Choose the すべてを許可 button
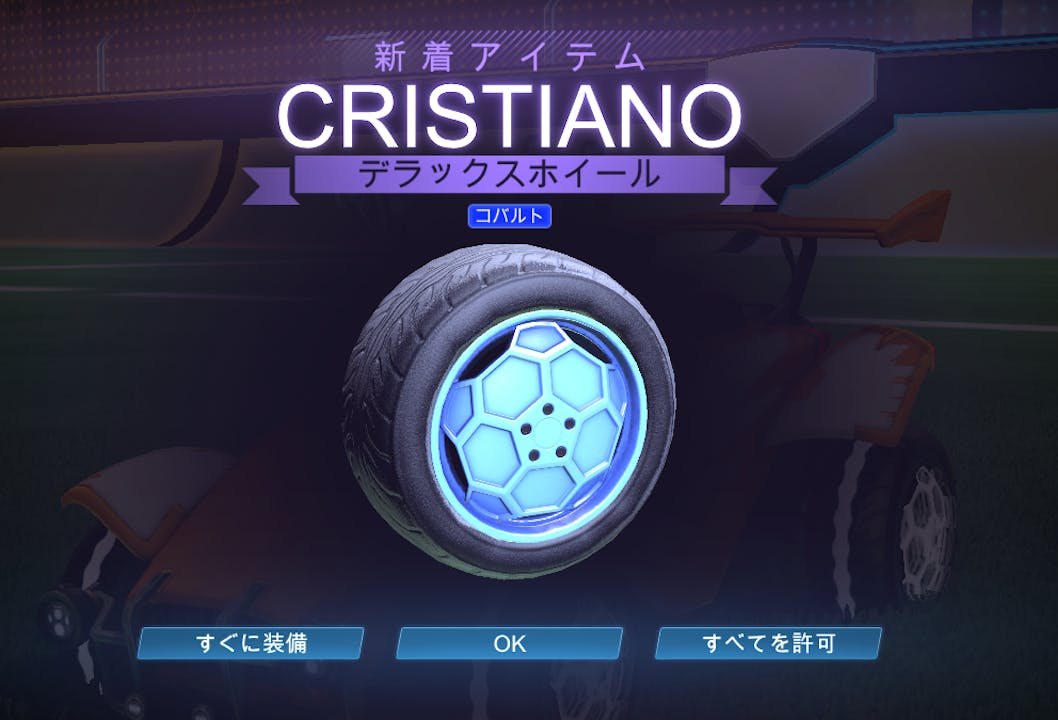Viewport: 1058px width, 720px height. click(768, 643)
